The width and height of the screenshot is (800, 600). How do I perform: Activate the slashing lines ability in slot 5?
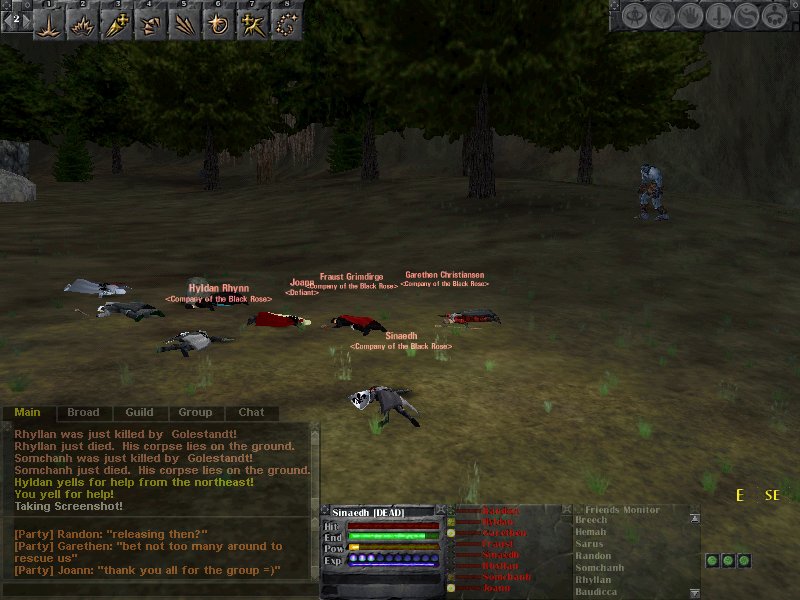pyautogui.click(x=184, y=25)
